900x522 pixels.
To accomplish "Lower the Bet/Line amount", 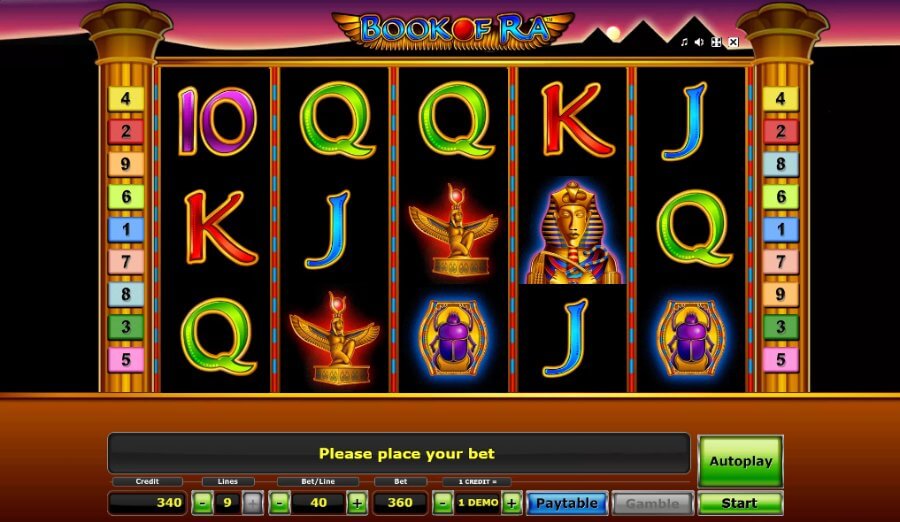I will pyautogui.click(x=280, y=503).
